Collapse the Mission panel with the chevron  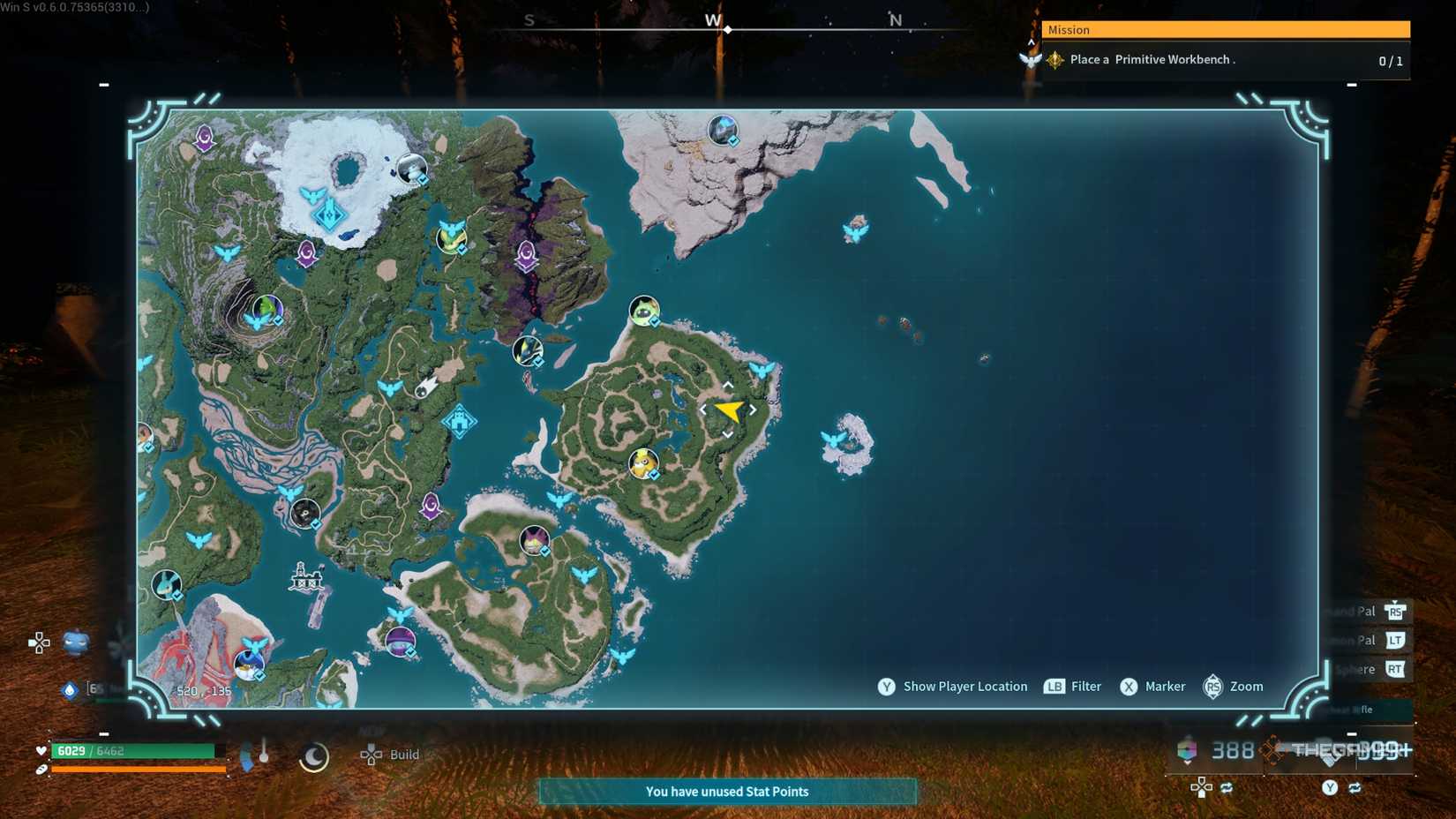pyautogui.click(x=1030, y=41)
